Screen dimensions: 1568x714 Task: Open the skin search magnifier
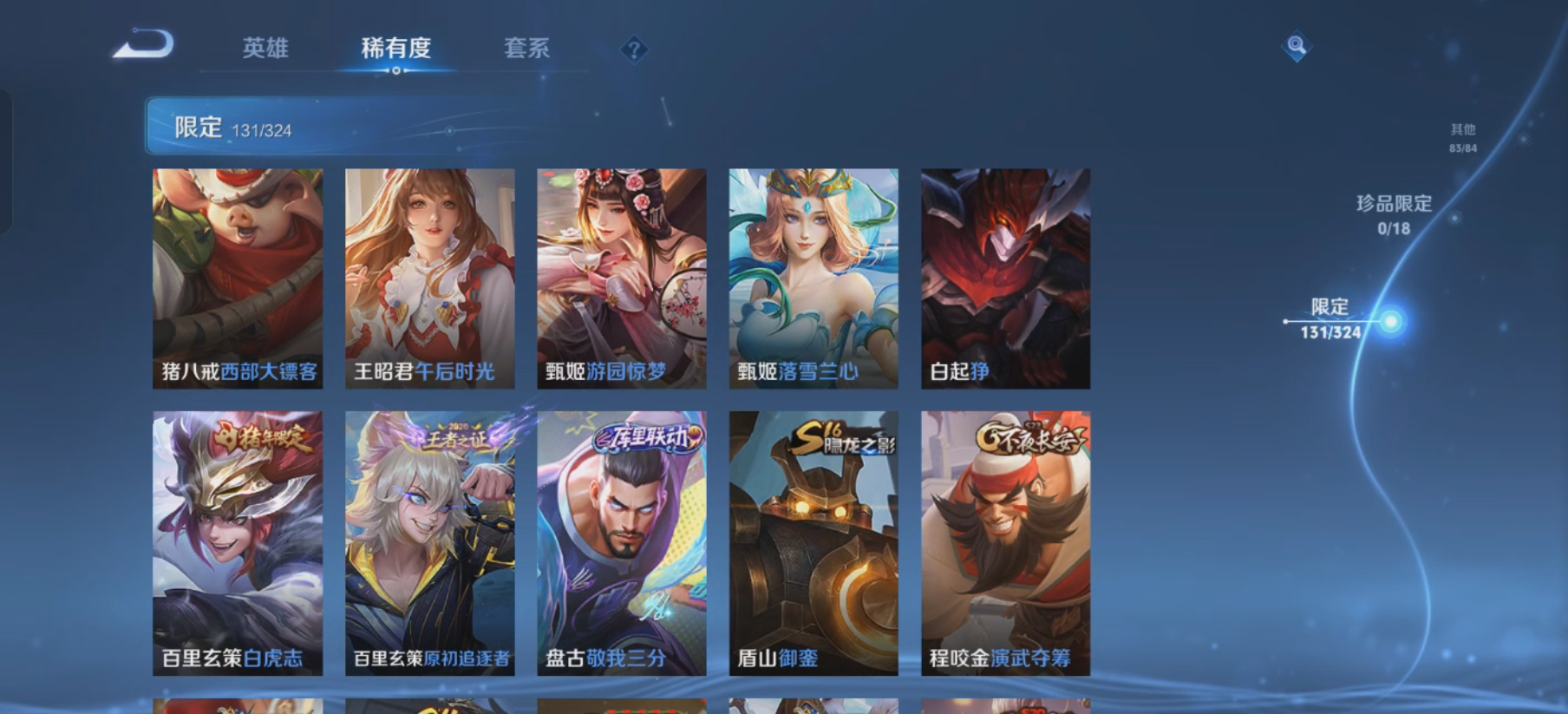click(1296, 45)
